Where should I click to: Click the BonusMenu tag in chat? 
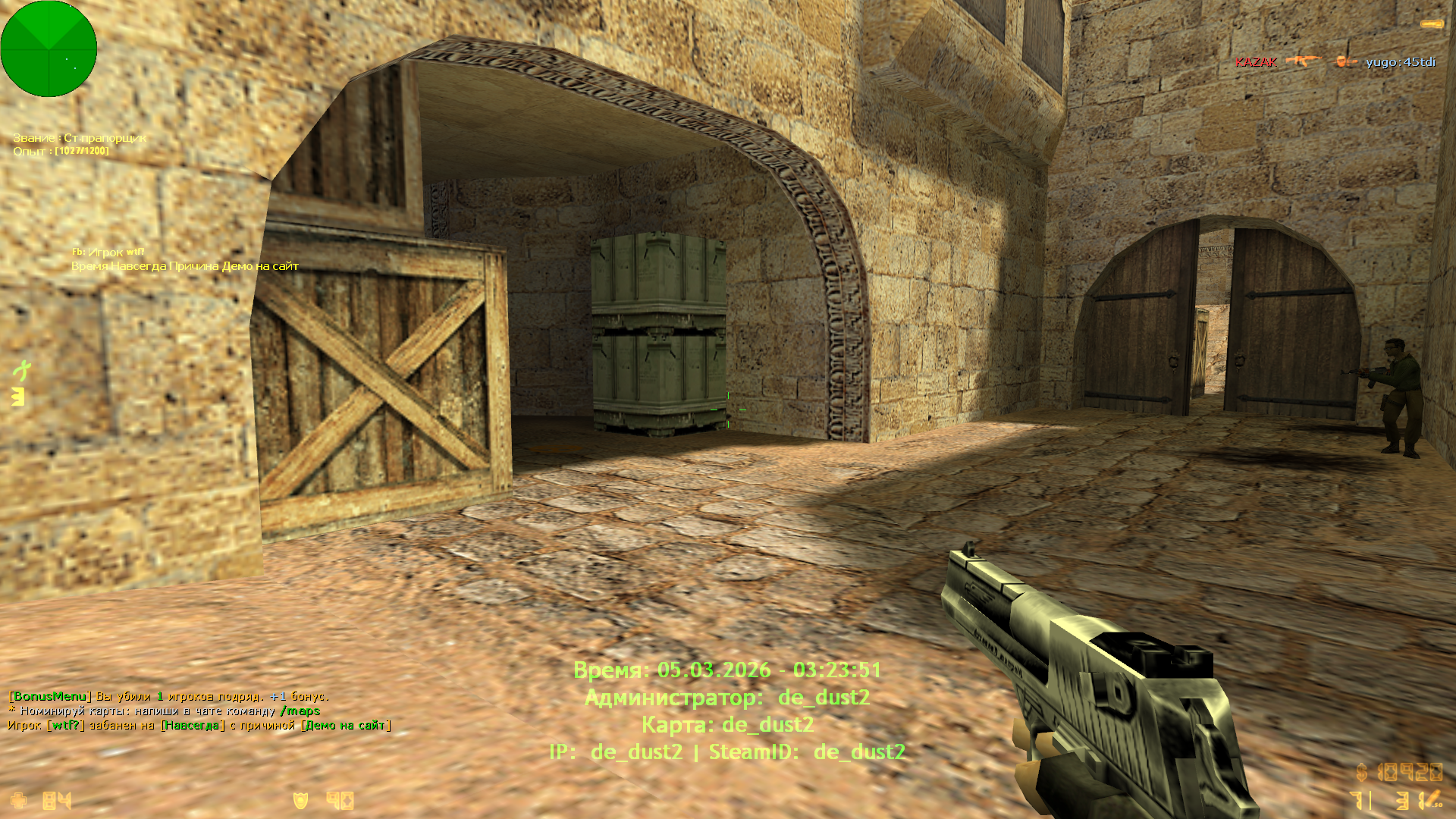[50, 696]
